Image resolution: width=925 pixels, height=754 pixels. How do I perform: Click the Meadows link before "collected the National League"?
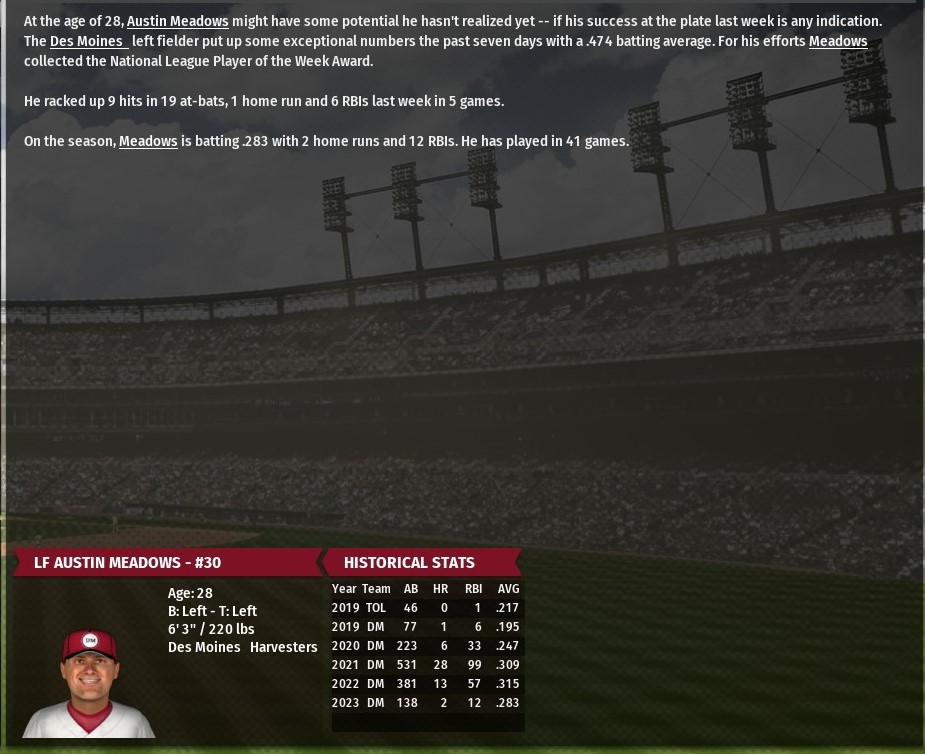pos(837,41)
